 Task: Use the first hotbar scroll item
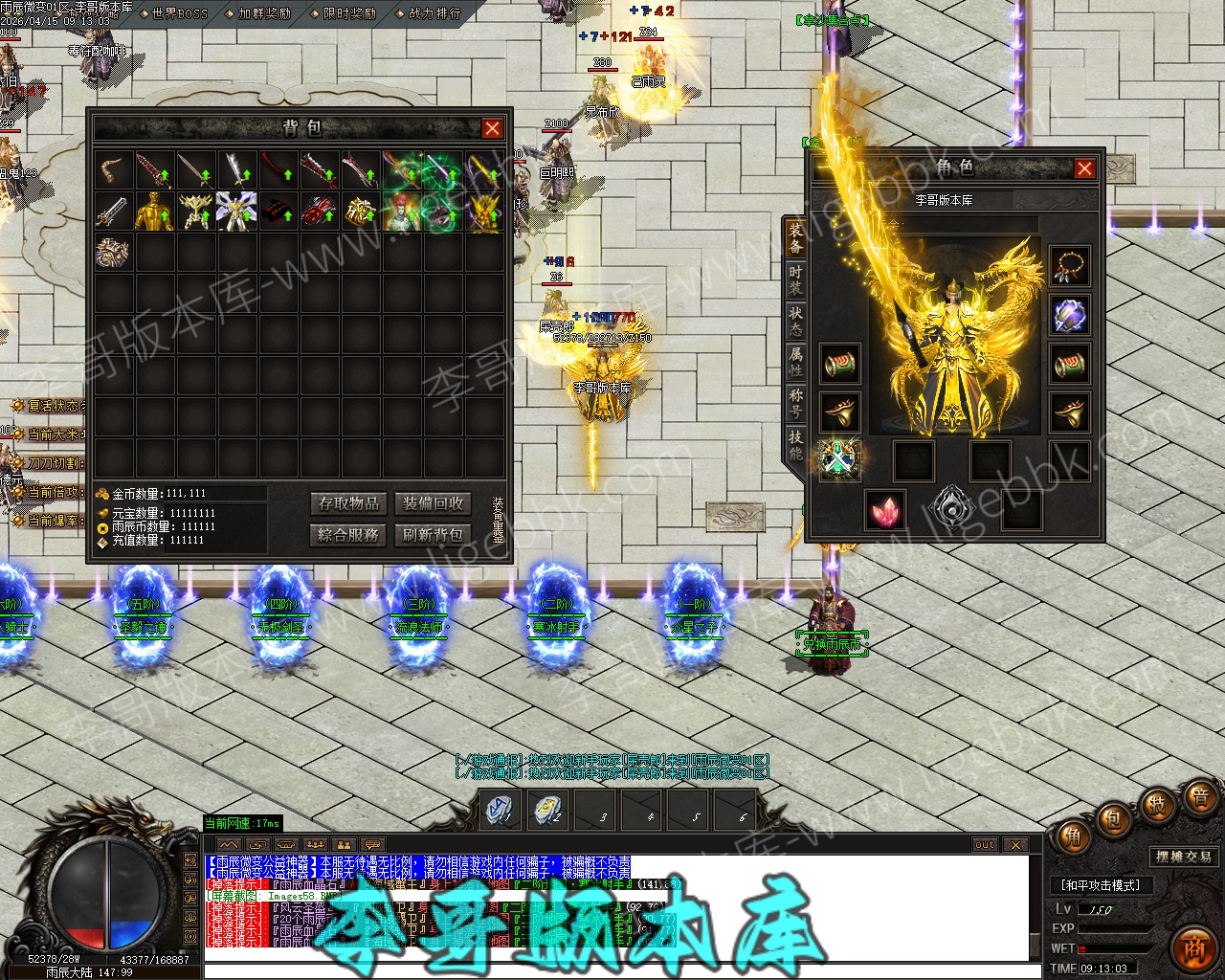(x=501, y=809)
